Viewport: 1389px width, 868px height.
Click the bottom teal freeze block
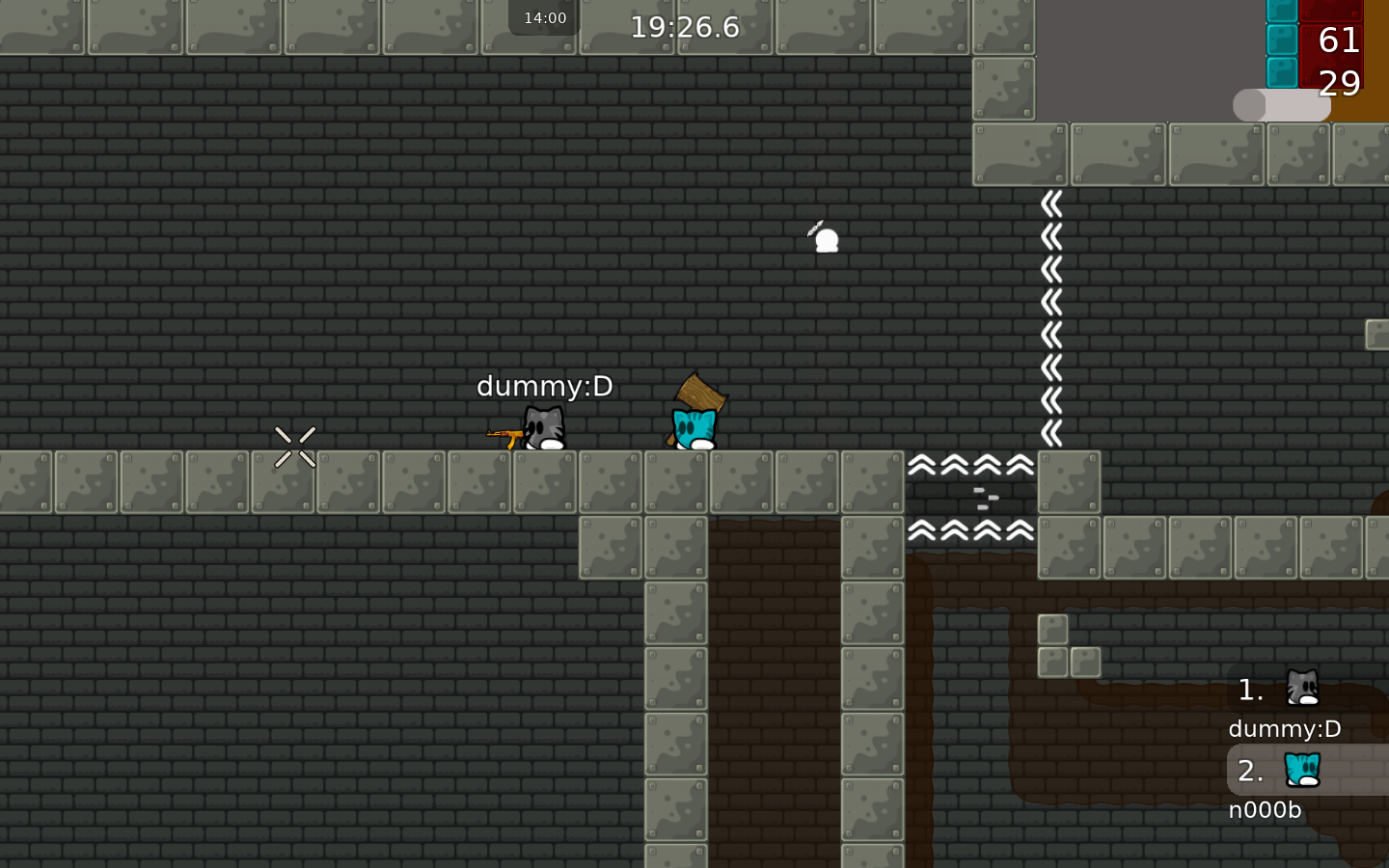(x=1283, y=71)
